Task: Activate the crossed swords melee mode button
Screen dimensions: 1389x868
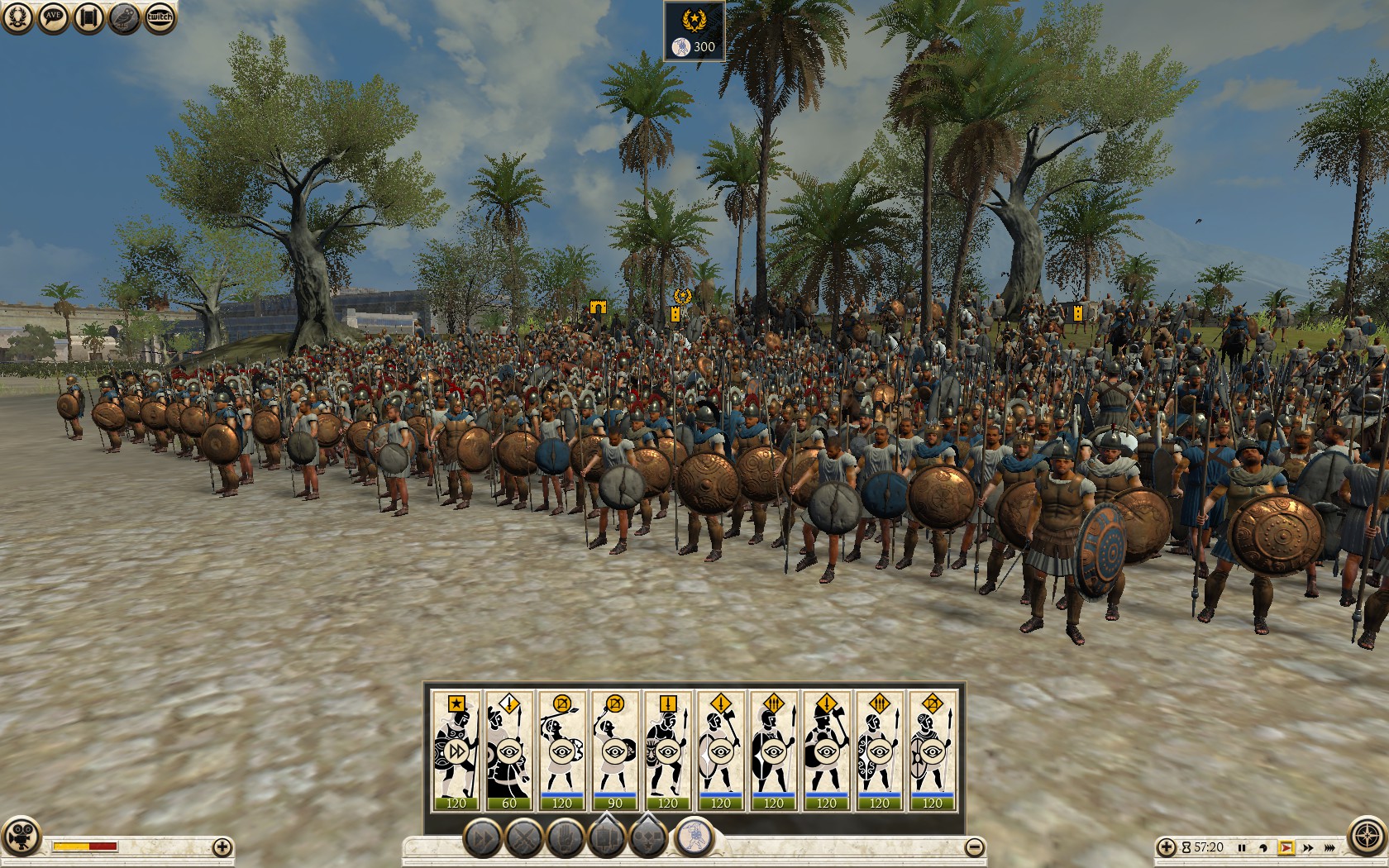Action: 524,839
